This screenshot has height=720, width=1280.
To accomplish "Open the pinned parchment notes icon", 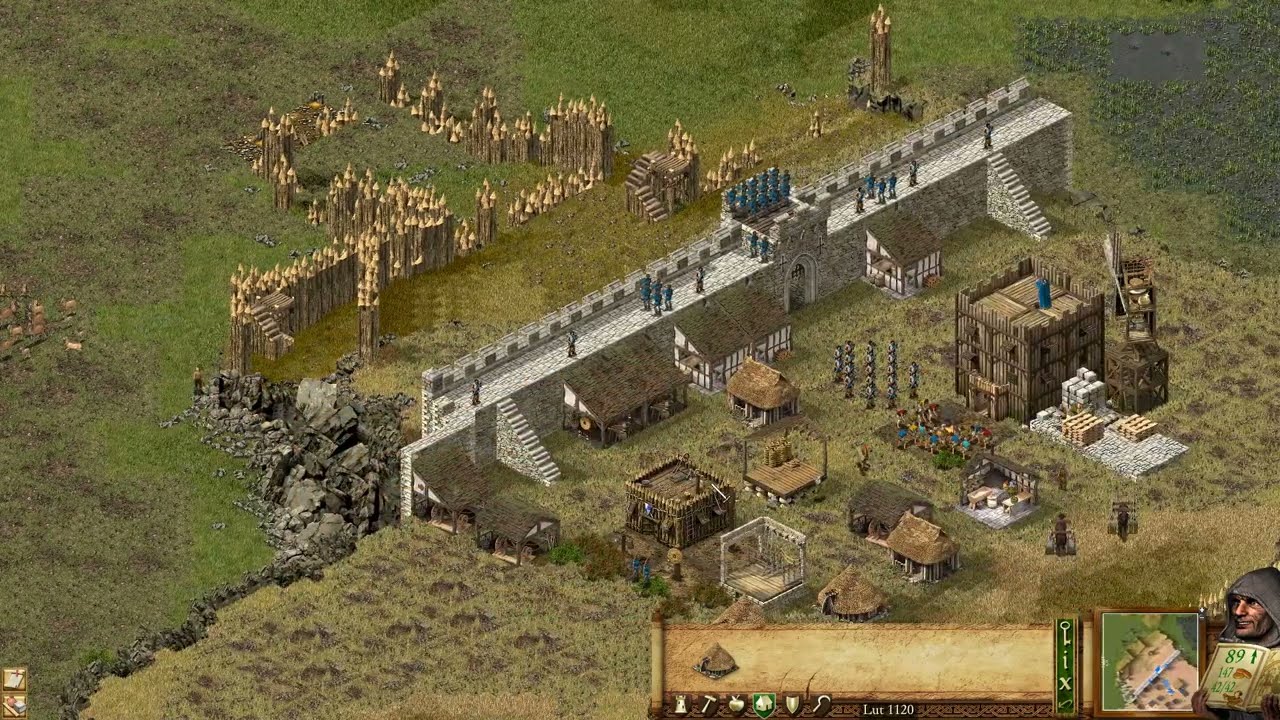I will pos(14,679).
